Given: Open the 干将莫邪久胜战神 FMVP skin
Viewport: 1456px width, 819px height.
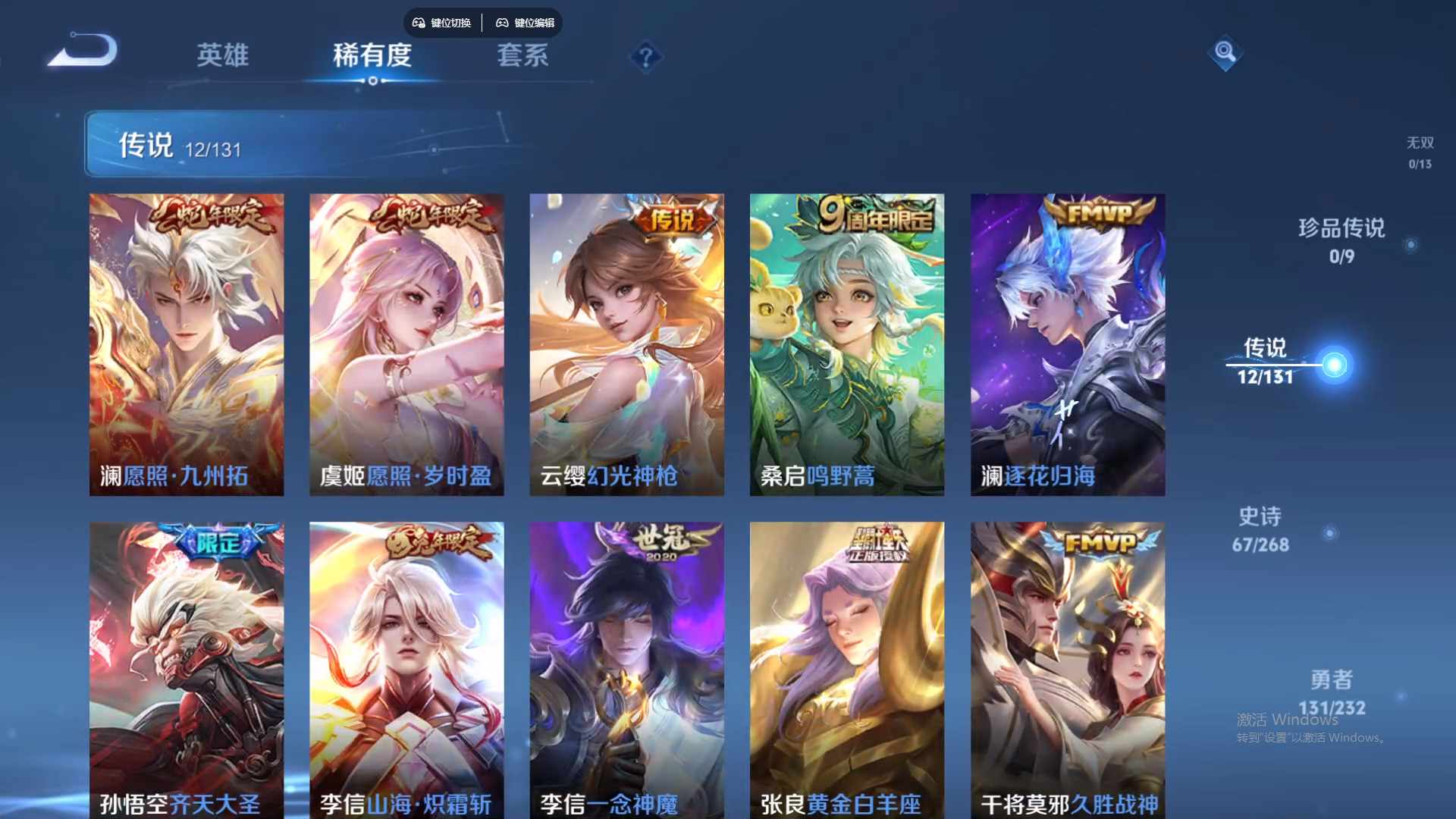Looking at the screenshot, I should point(1068,667).
